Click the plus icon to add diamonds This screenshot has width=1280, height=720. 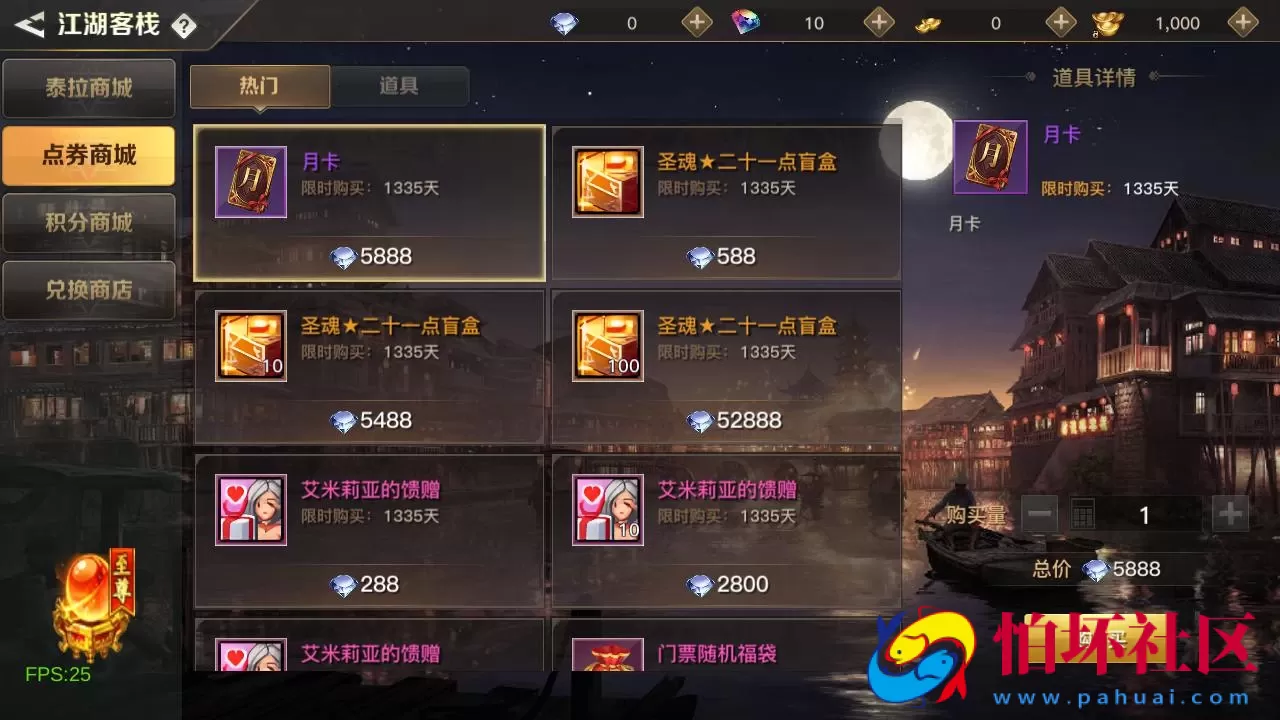(x=697, y=22)
